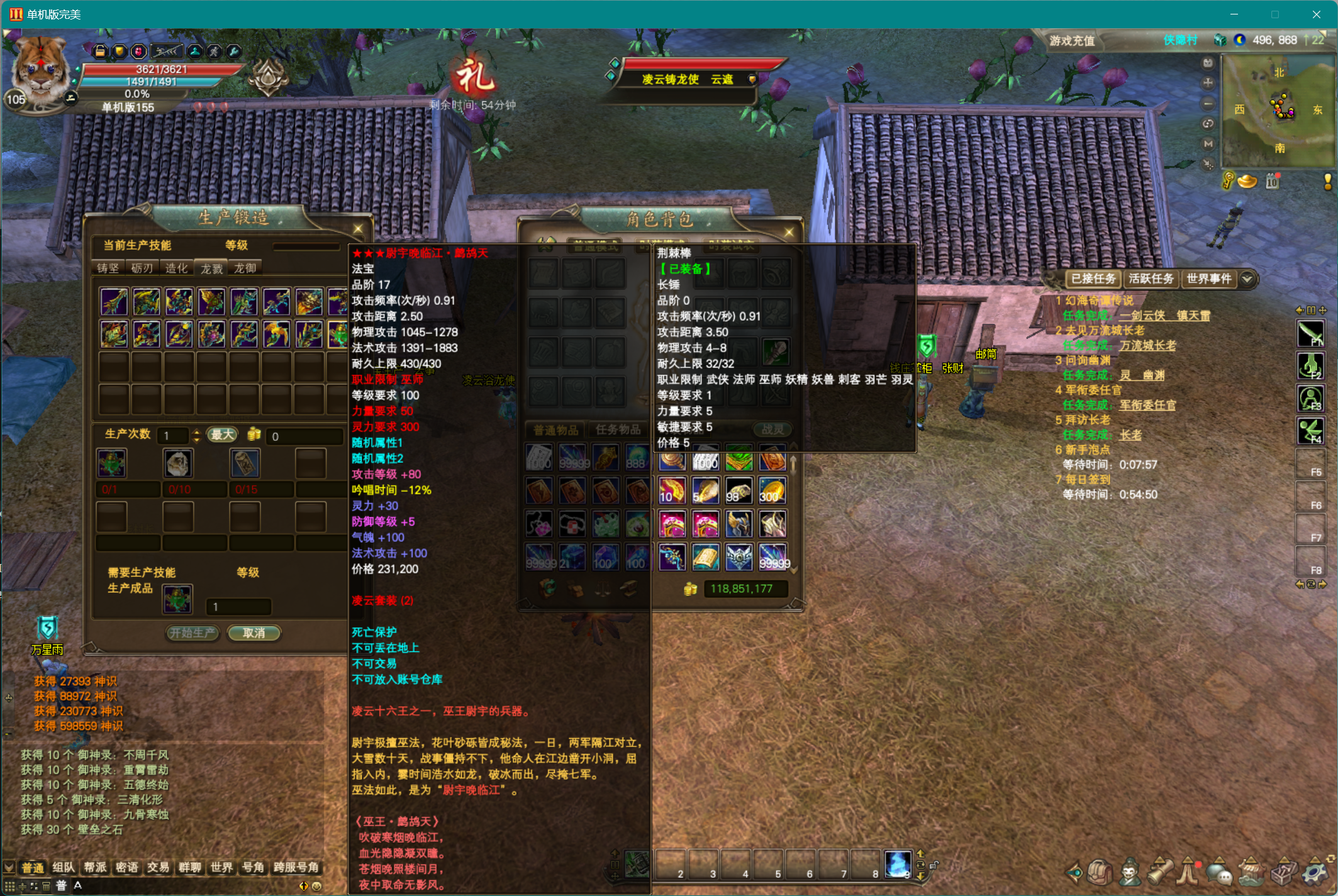The image size is (1338, 896).
Task: Show the 已接任务 accepted quests tab
Action: coord(1093,279)
